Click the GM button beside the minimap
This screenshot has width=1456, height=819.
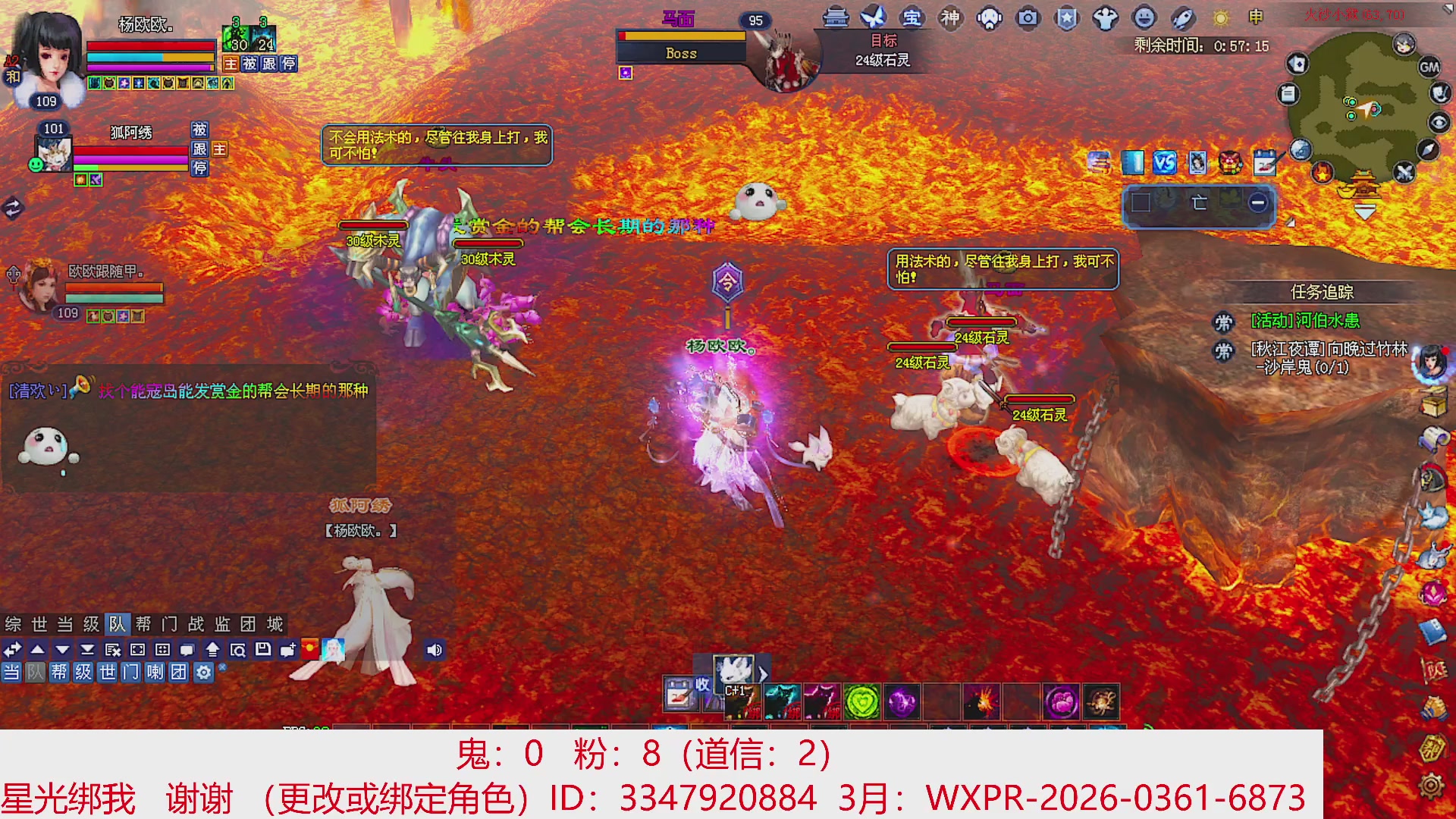(1429, 67)
